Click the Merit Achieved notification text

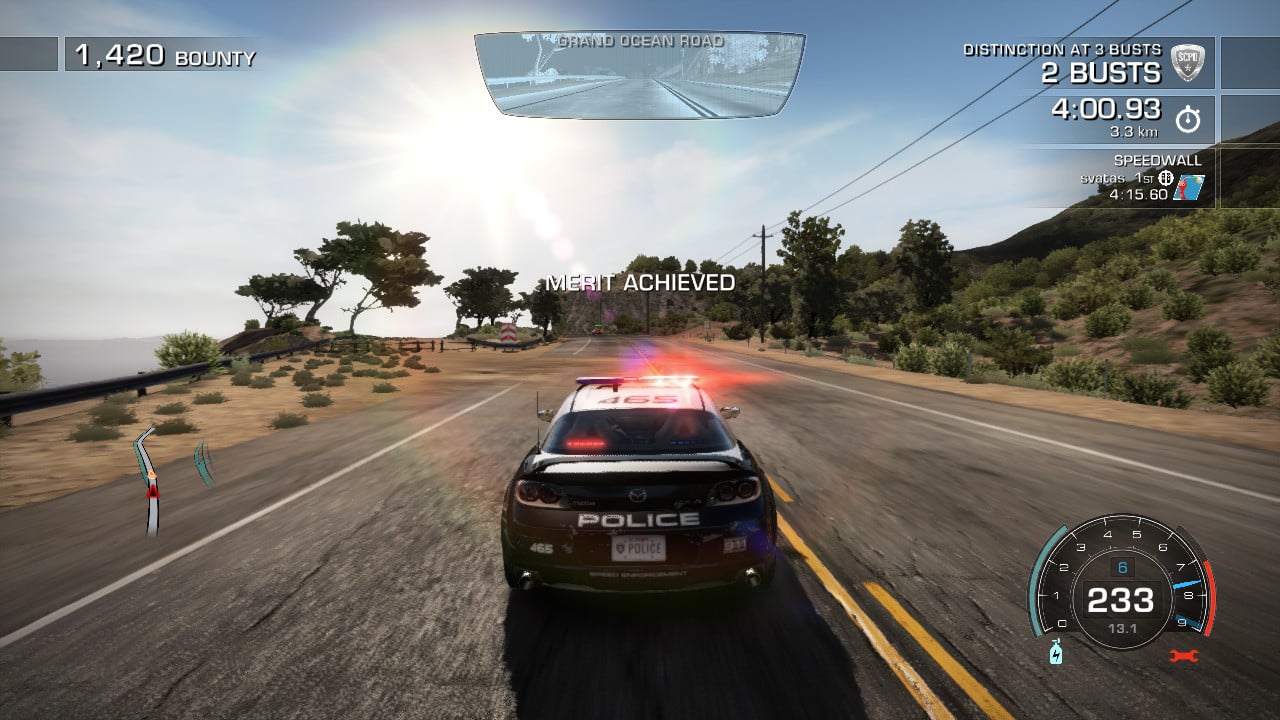[x=638, y=282]
